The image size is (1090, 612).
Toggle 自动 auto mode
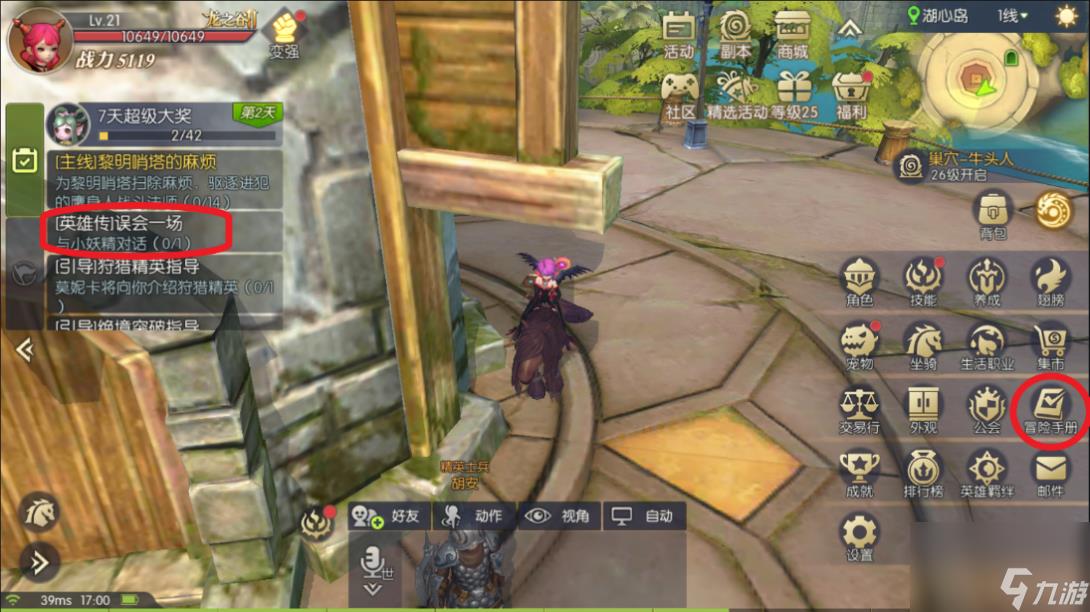647,516
